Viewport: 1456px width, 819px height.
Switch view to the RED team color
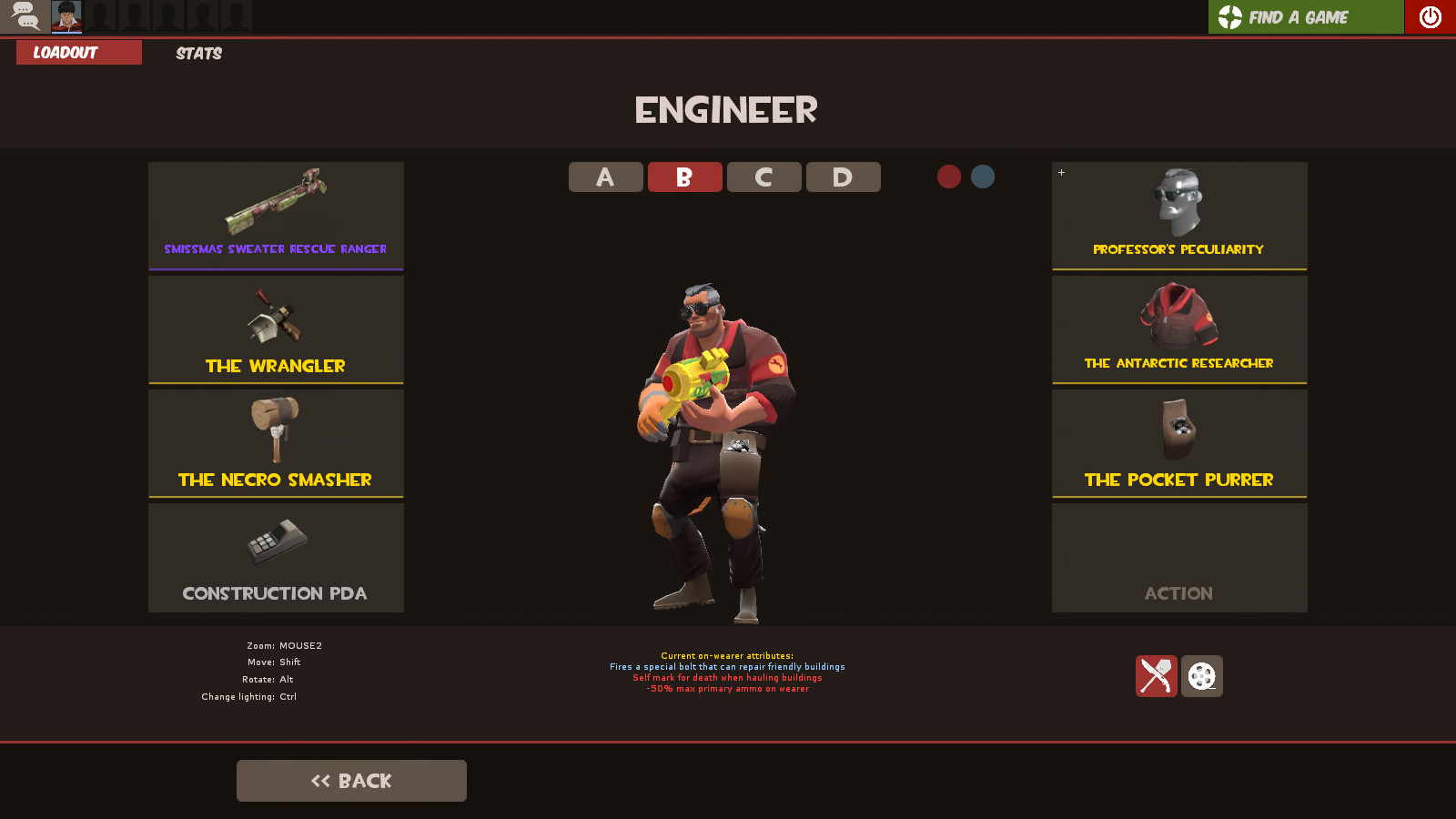pyautogui.click(x=949, y=177)
